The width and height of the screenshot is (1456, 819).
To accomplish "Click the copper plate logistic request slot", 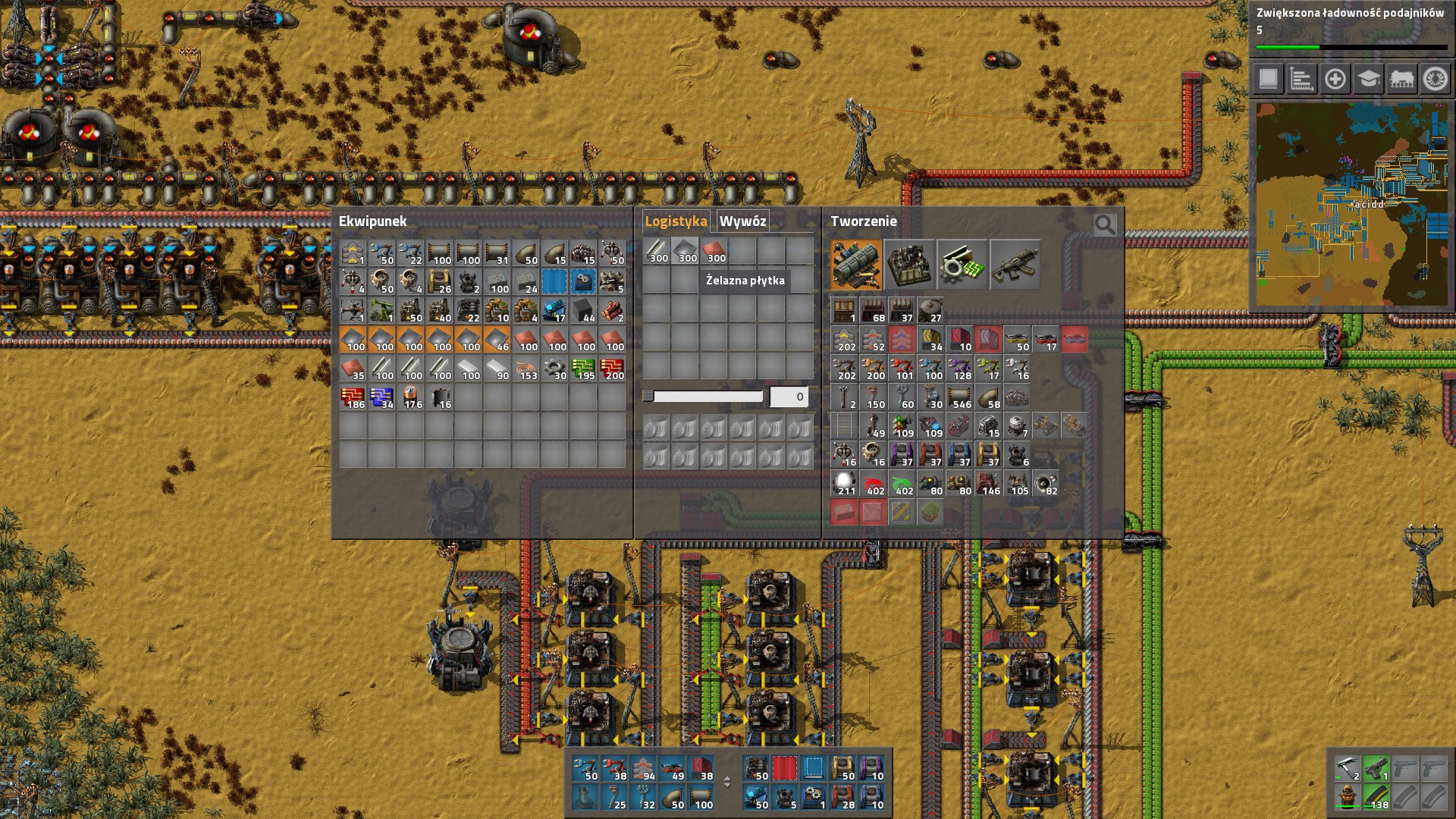I will 714,251.
